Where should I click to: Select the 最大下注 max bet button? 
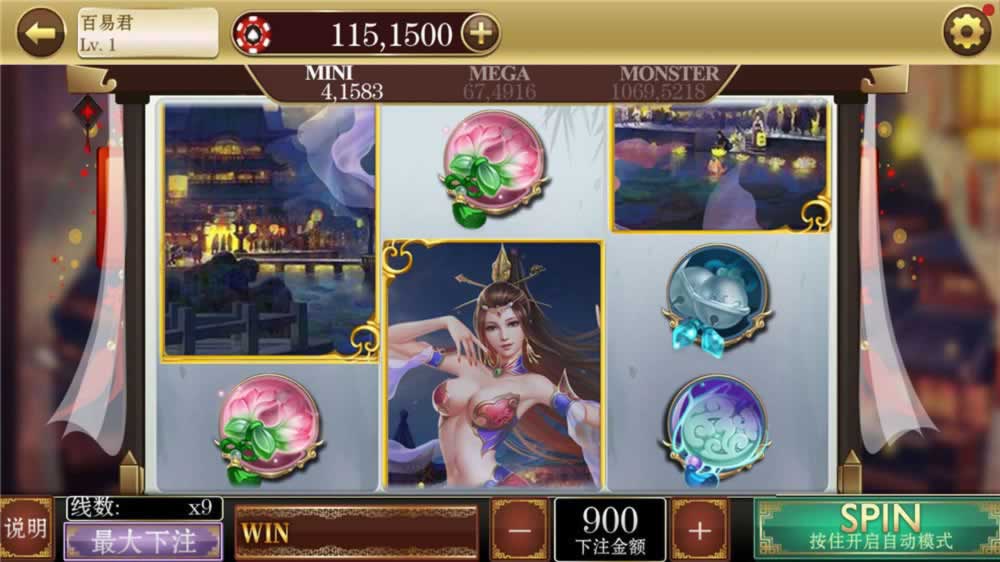(144, 542)
